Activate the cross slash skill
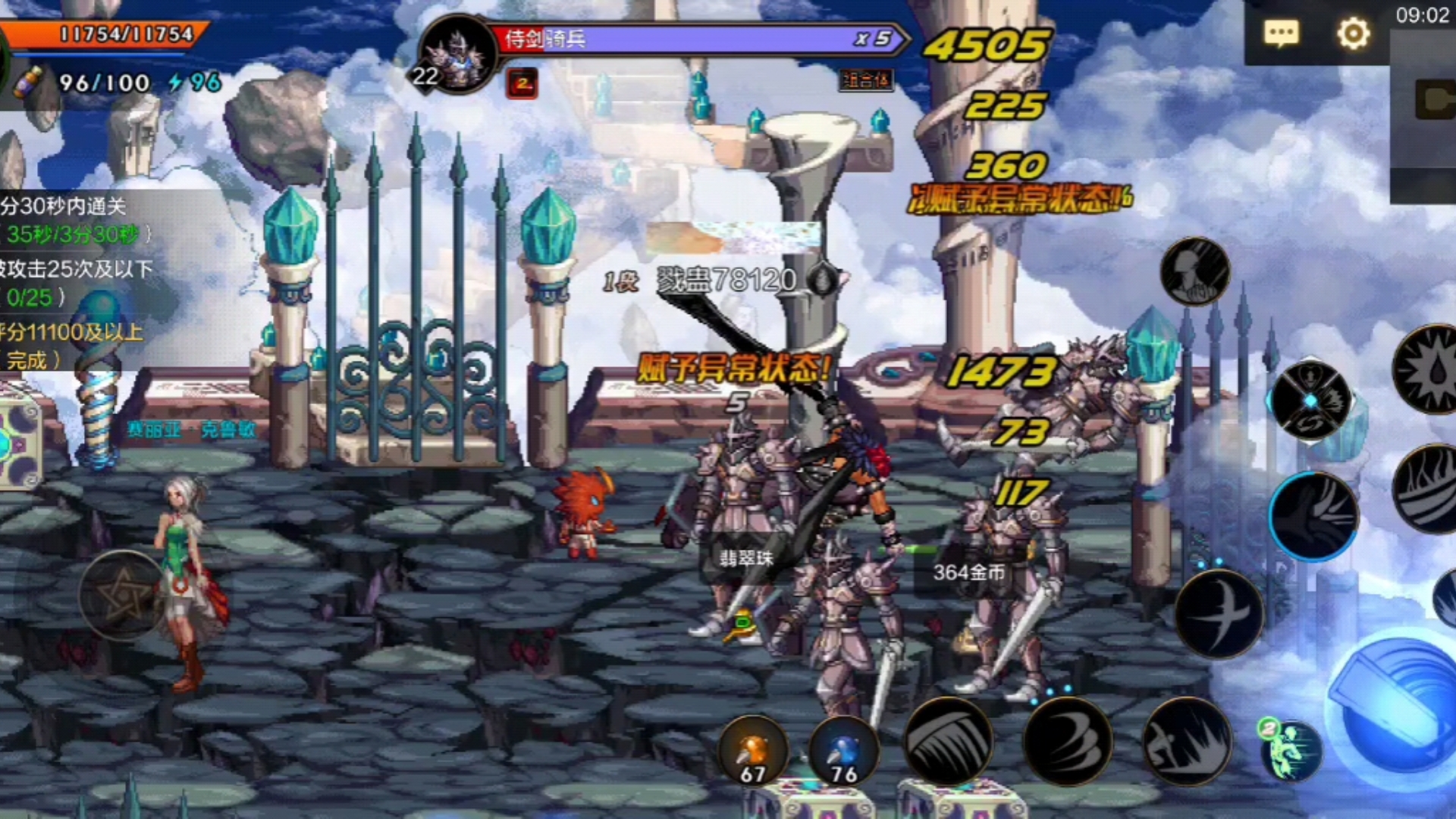Image resolution: width=1456 pixels, height=819 pixels. coord(1219,613)
